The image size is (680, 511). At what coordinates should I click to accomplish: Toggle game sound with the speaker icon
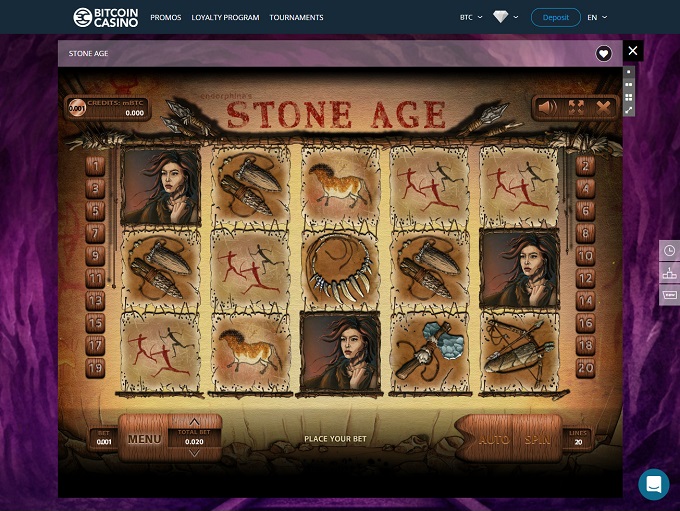tap(547, 107)
